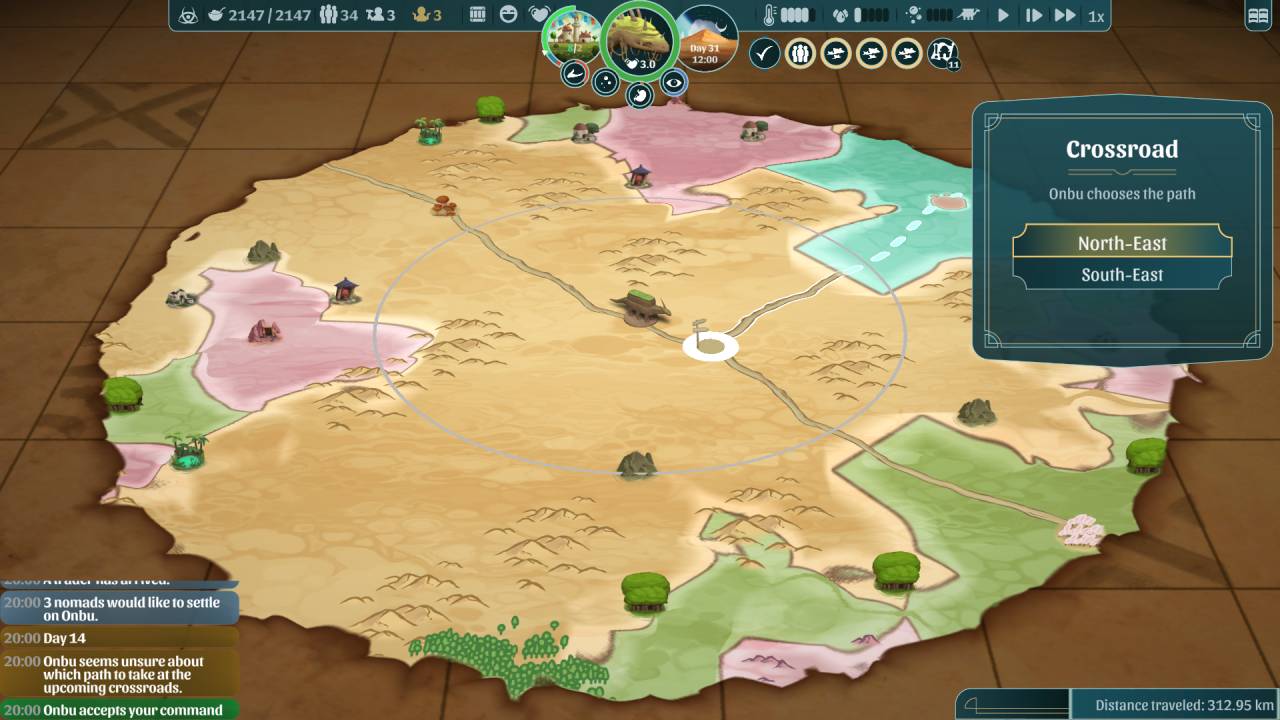Click the spores action icon near Onbu's portrait
The width and height of the screenshot is (1280, 720).
coord(605,81)
